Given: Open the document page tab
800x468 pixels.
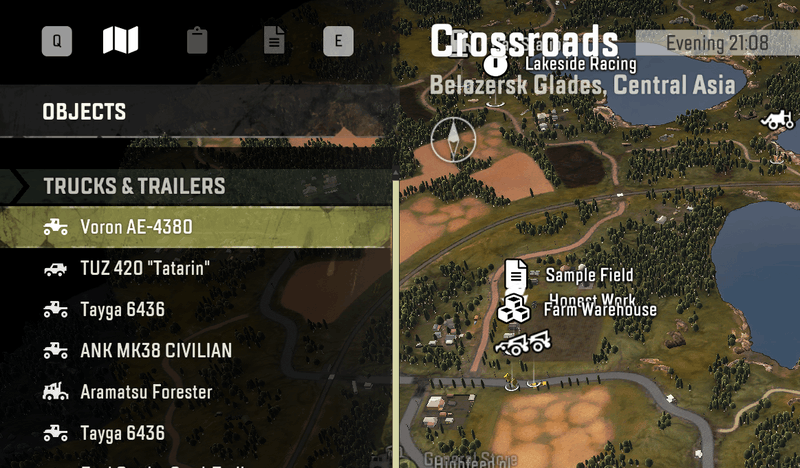Looking at the screenshot, I should 274,41.
